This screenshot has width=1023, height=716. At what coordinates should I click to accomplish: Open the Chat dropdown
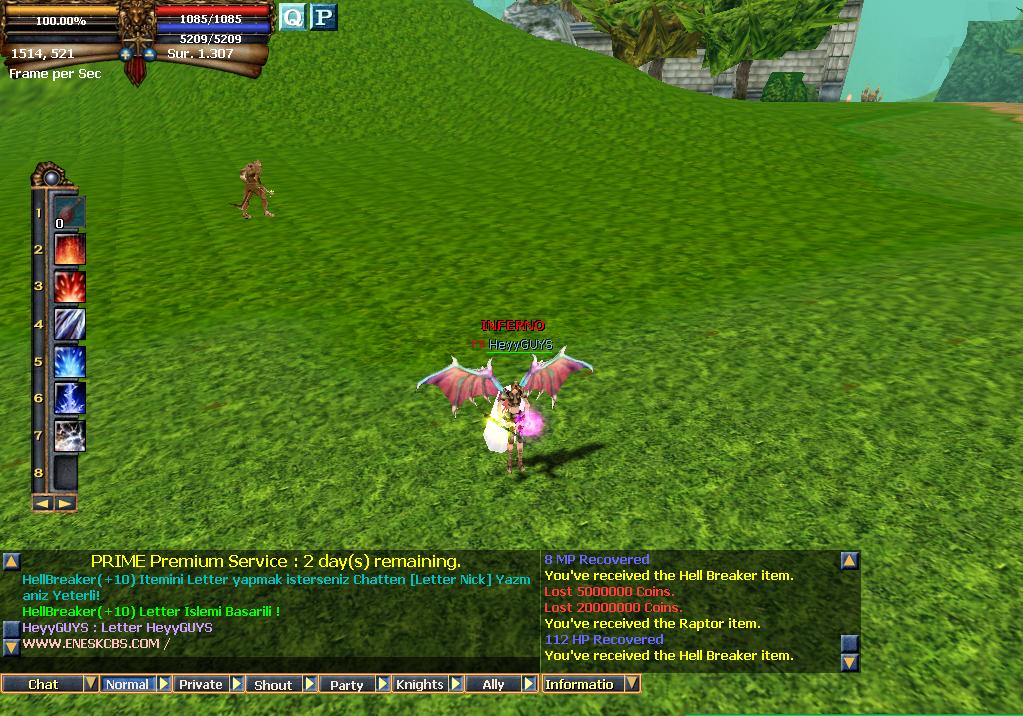[90, 684]
